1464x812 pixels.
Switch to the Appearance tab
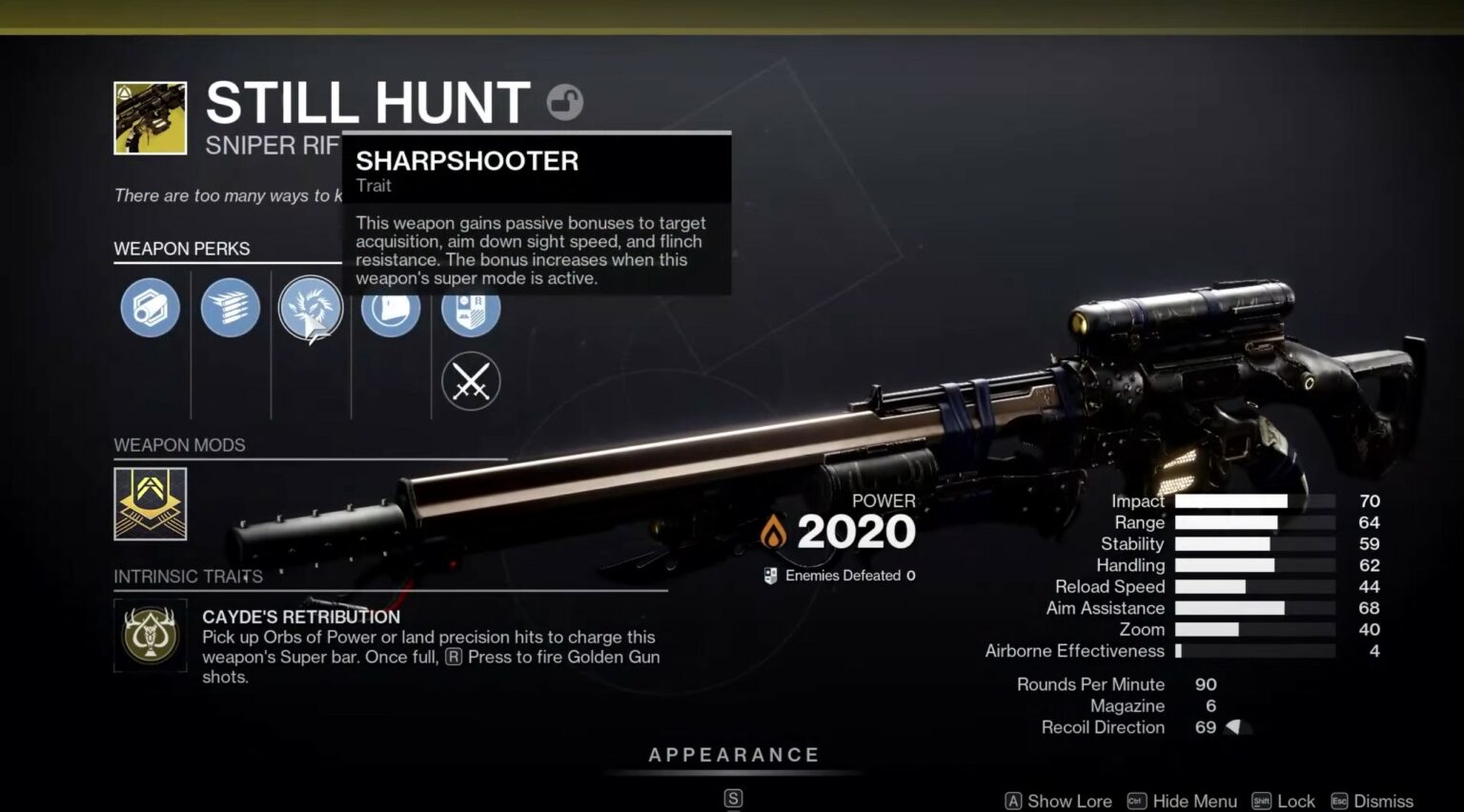tap(733, 754)
